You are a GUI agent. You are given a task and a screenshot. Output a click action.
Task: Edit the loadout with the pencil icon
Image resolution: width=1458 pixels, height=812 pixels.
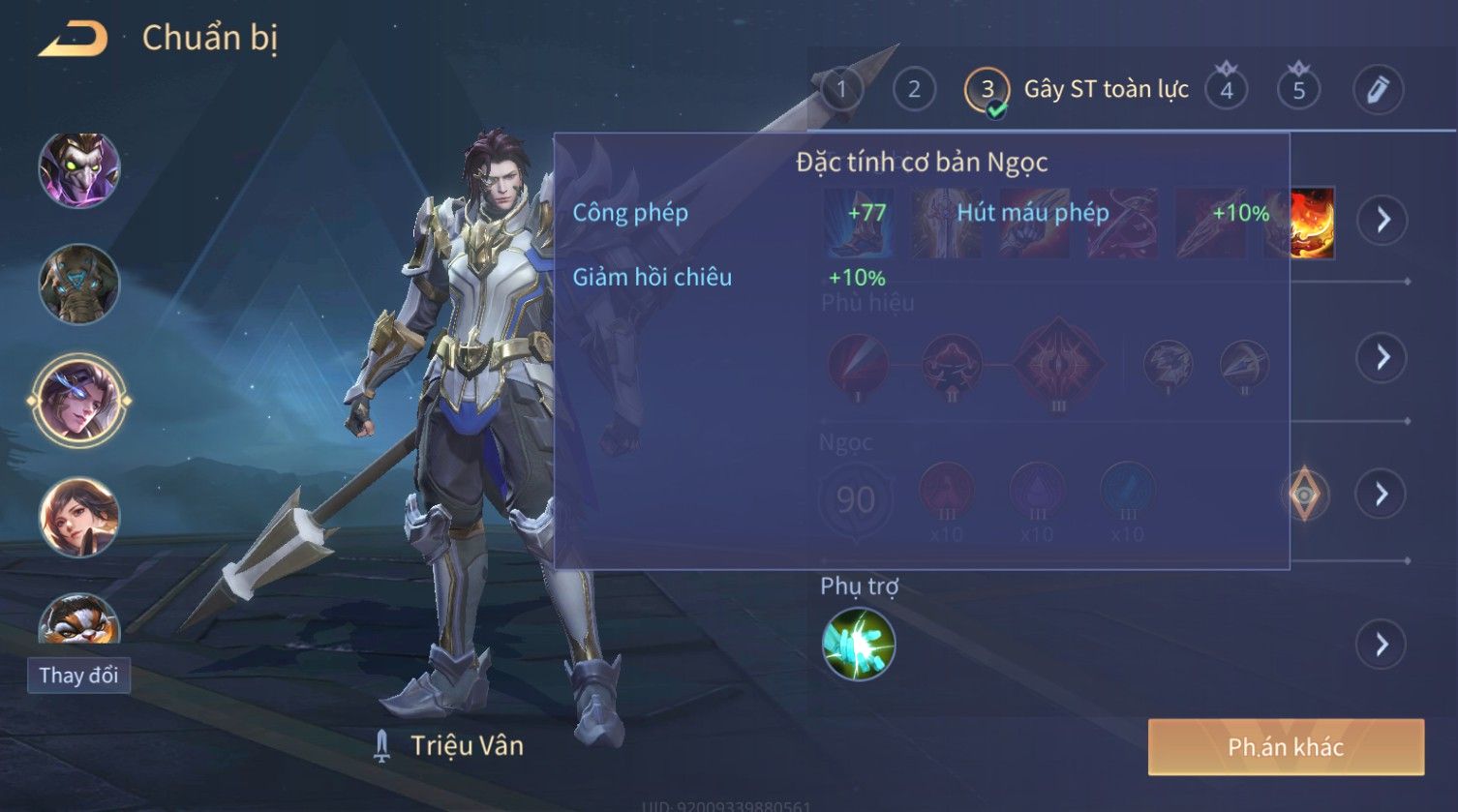pos(1378,90)
